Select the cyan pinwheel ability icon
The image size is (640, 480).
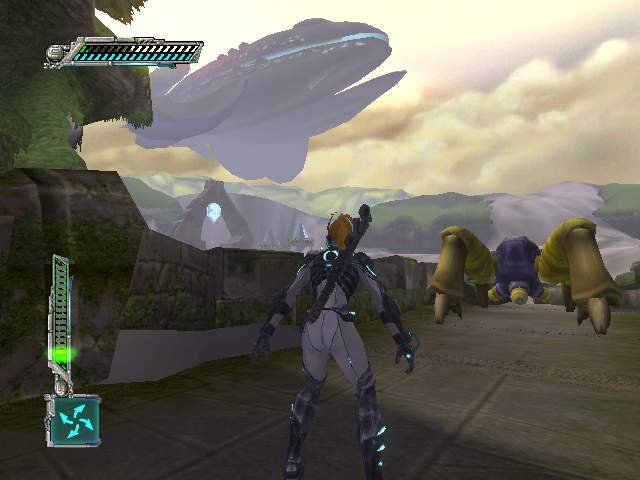[x=74, y=419]
